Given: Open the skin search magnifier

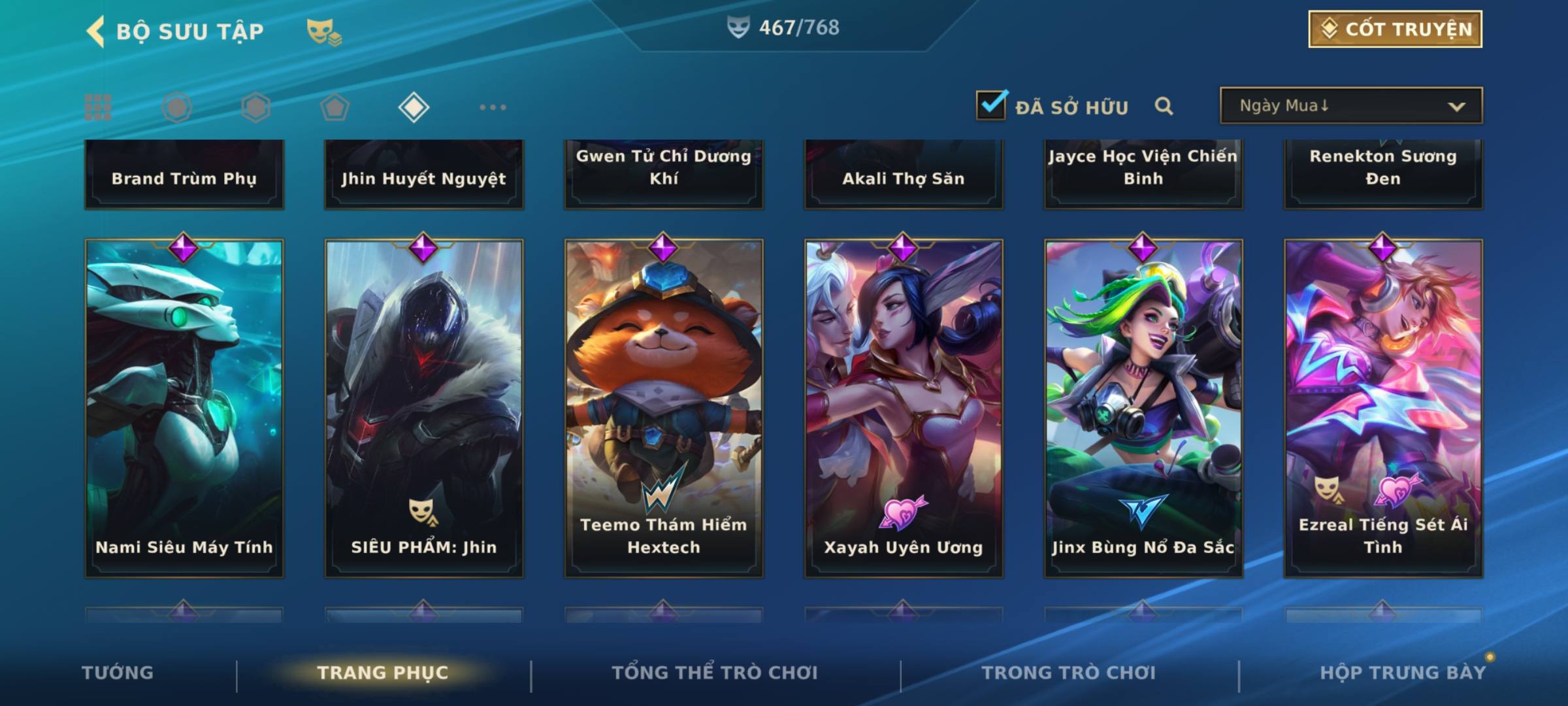Looking at the screenshot, I should coord(1164,106).
